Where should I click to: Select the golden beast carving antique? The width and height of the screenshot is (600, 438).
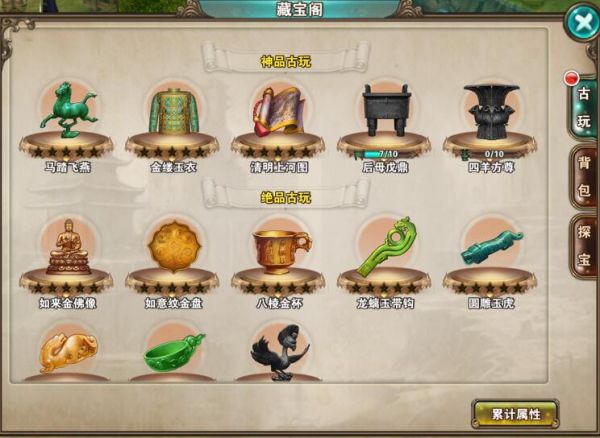point(67,352)
